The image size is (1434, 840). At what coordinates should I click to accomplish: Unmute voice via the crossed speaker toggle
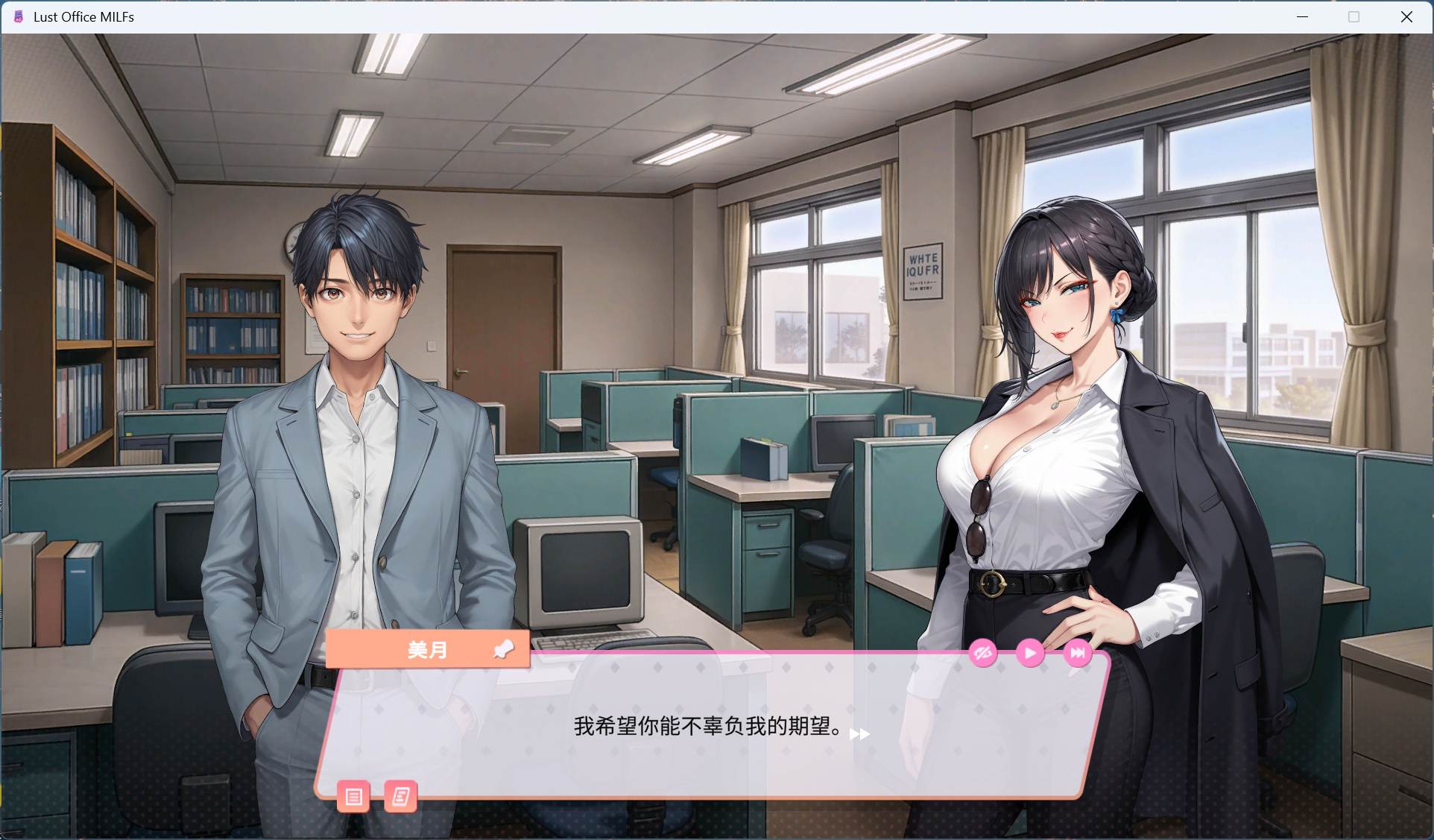(982, 653)
